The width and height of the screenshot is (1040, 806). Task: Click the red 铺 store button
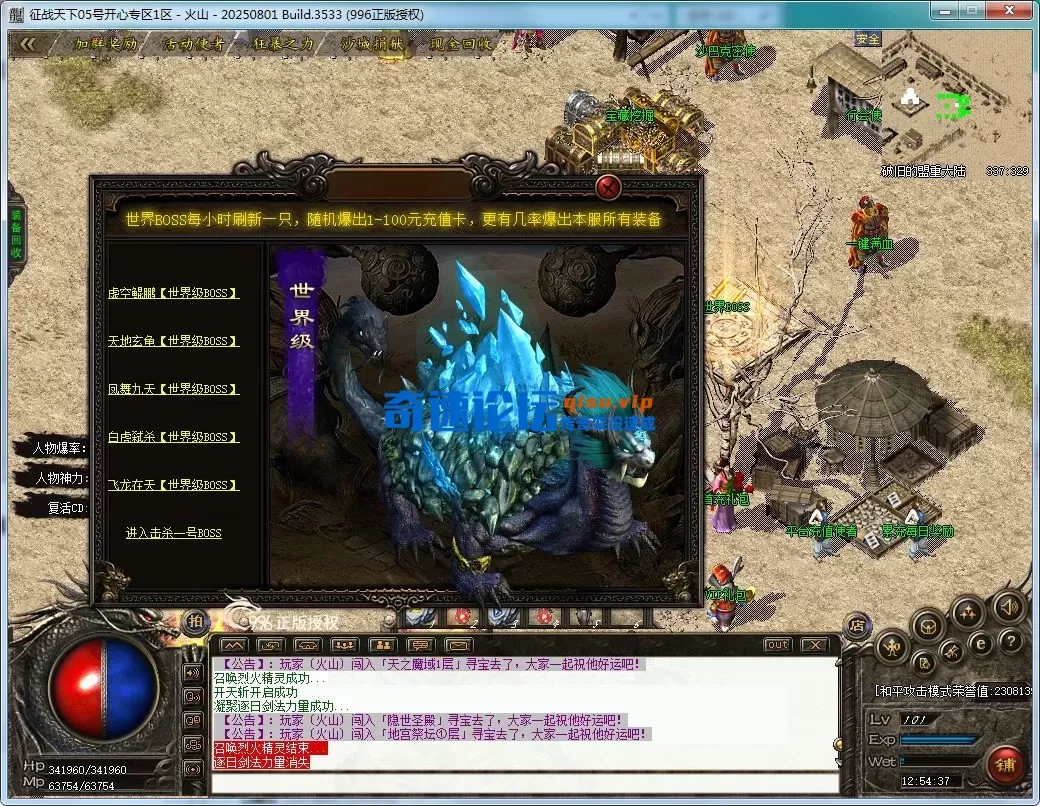1003,765
